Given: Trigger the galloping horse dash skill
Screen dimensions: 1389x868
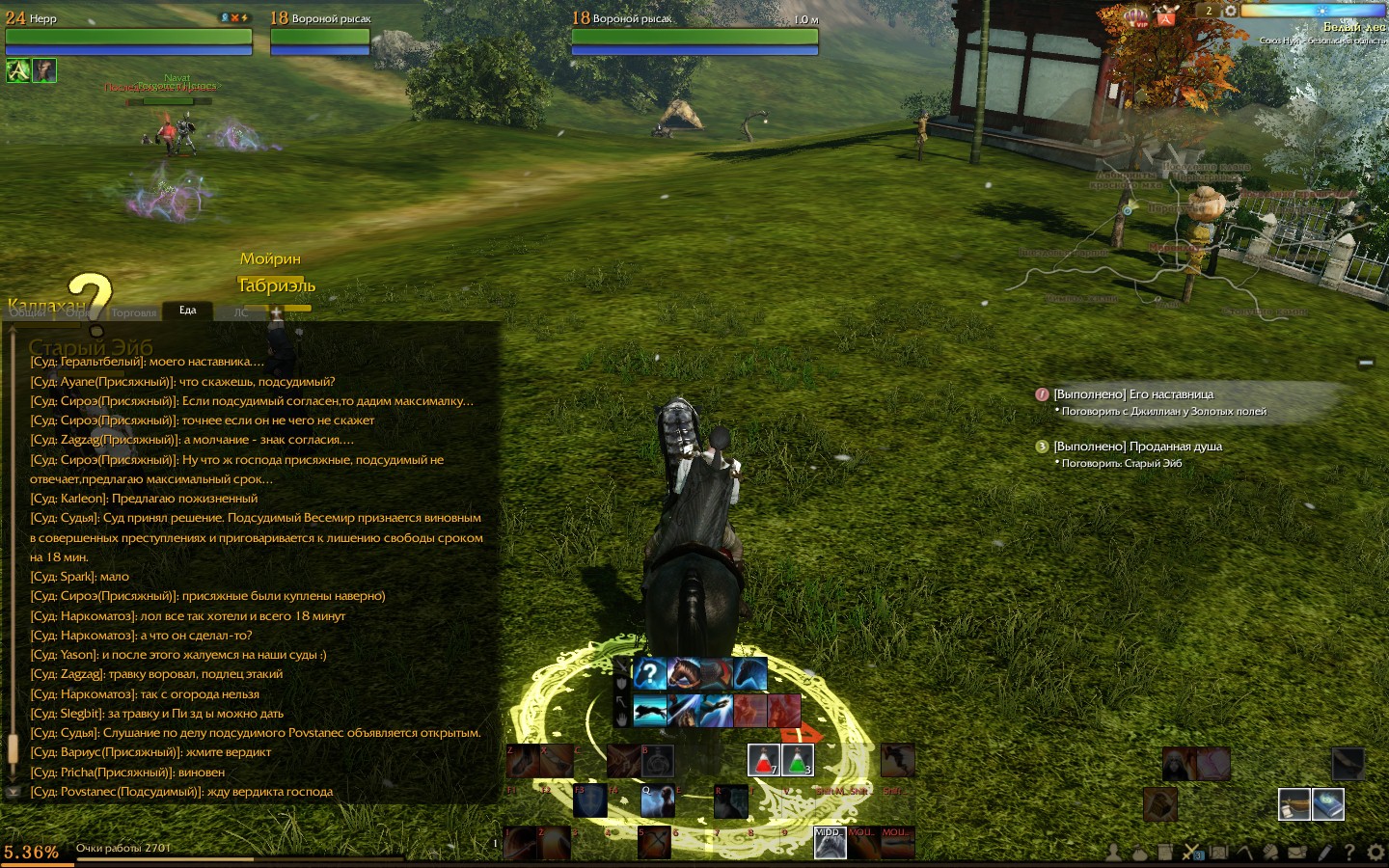Looking at the screenshot, I should (x=650, y=711).
